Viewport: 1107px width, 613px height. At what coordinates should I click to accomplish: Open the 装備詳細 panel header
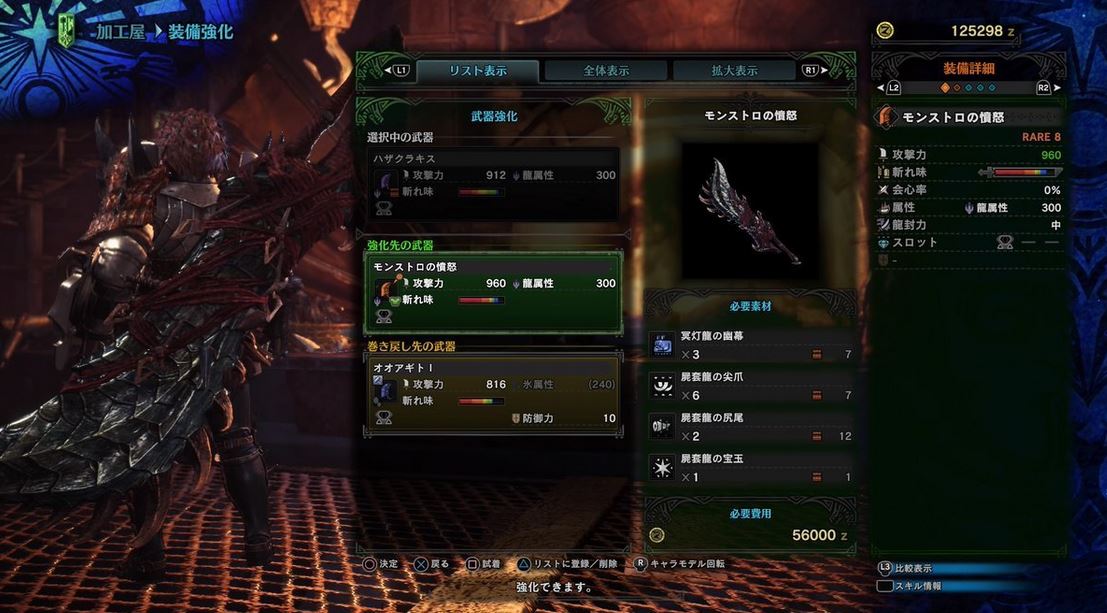(968, 69)
